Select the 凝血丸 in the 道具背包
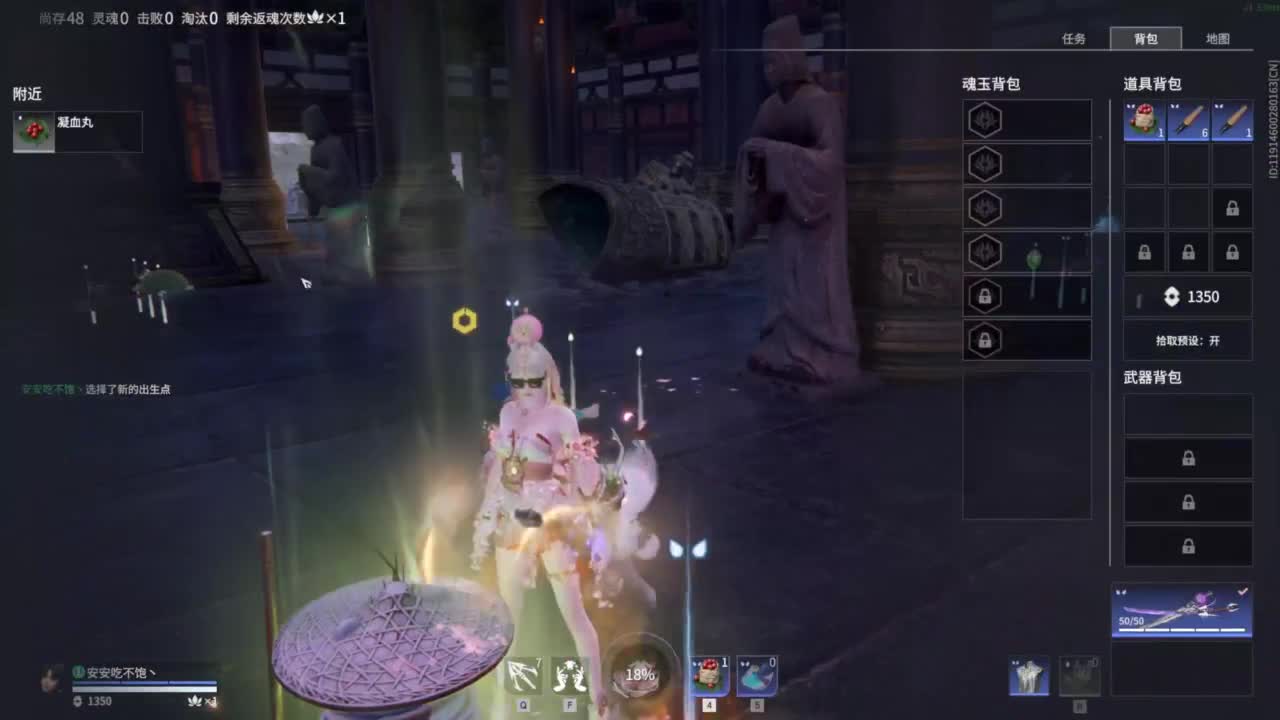The height and width of the screenshot is (720, 1280). pos(1143,119)
